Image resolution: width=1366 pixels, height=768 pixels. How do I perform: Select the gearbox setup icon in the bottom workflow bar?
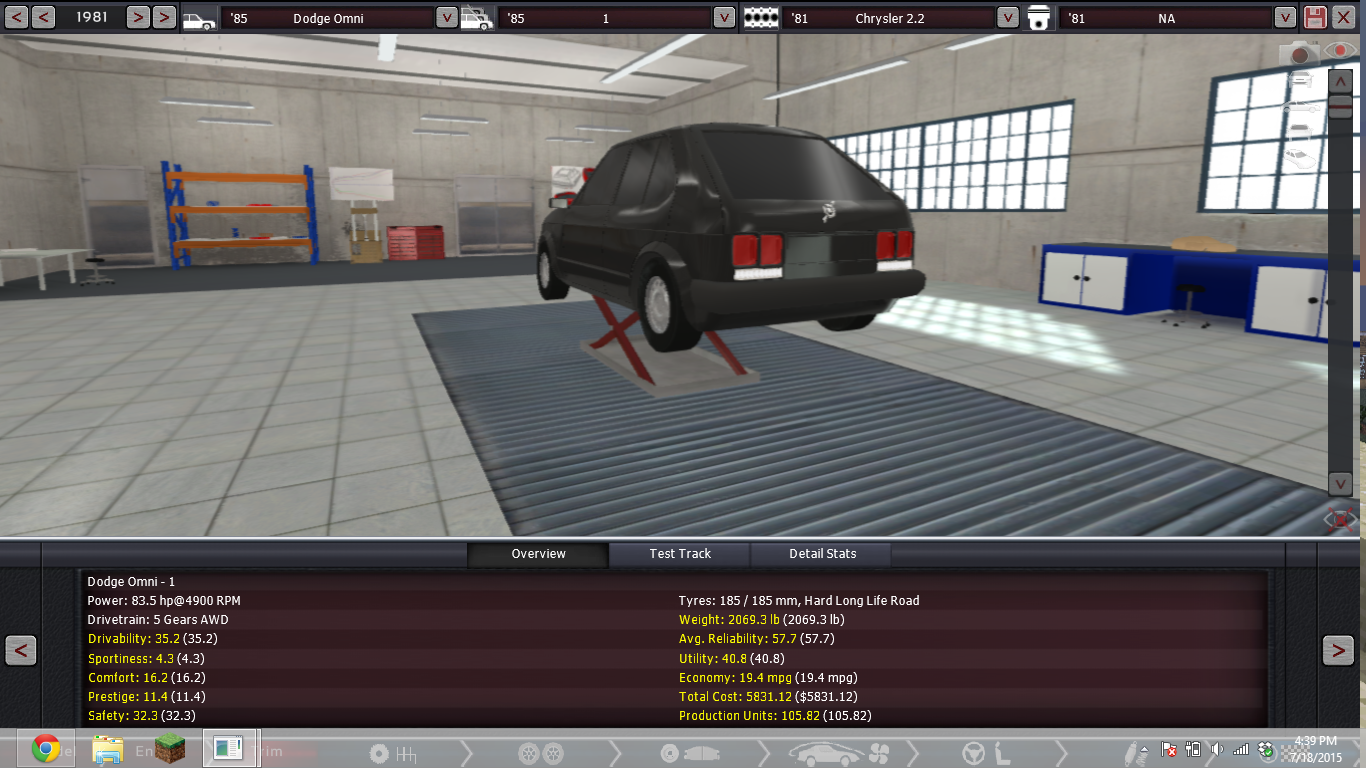392,753
